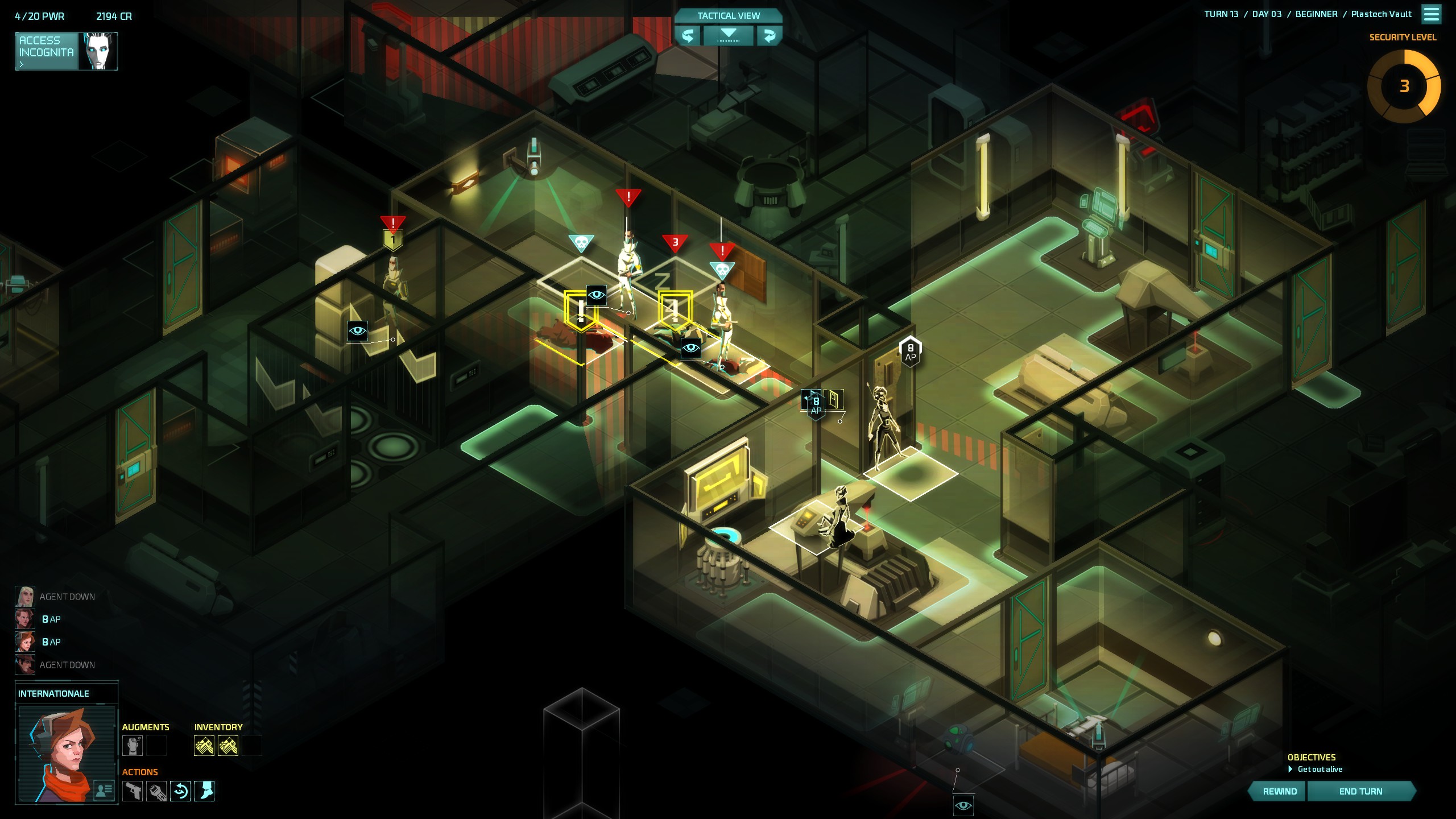The width and height of the screenshot is (1456, 819).
Task: Click the Get out alive objective
Action: coord(1319,769)
